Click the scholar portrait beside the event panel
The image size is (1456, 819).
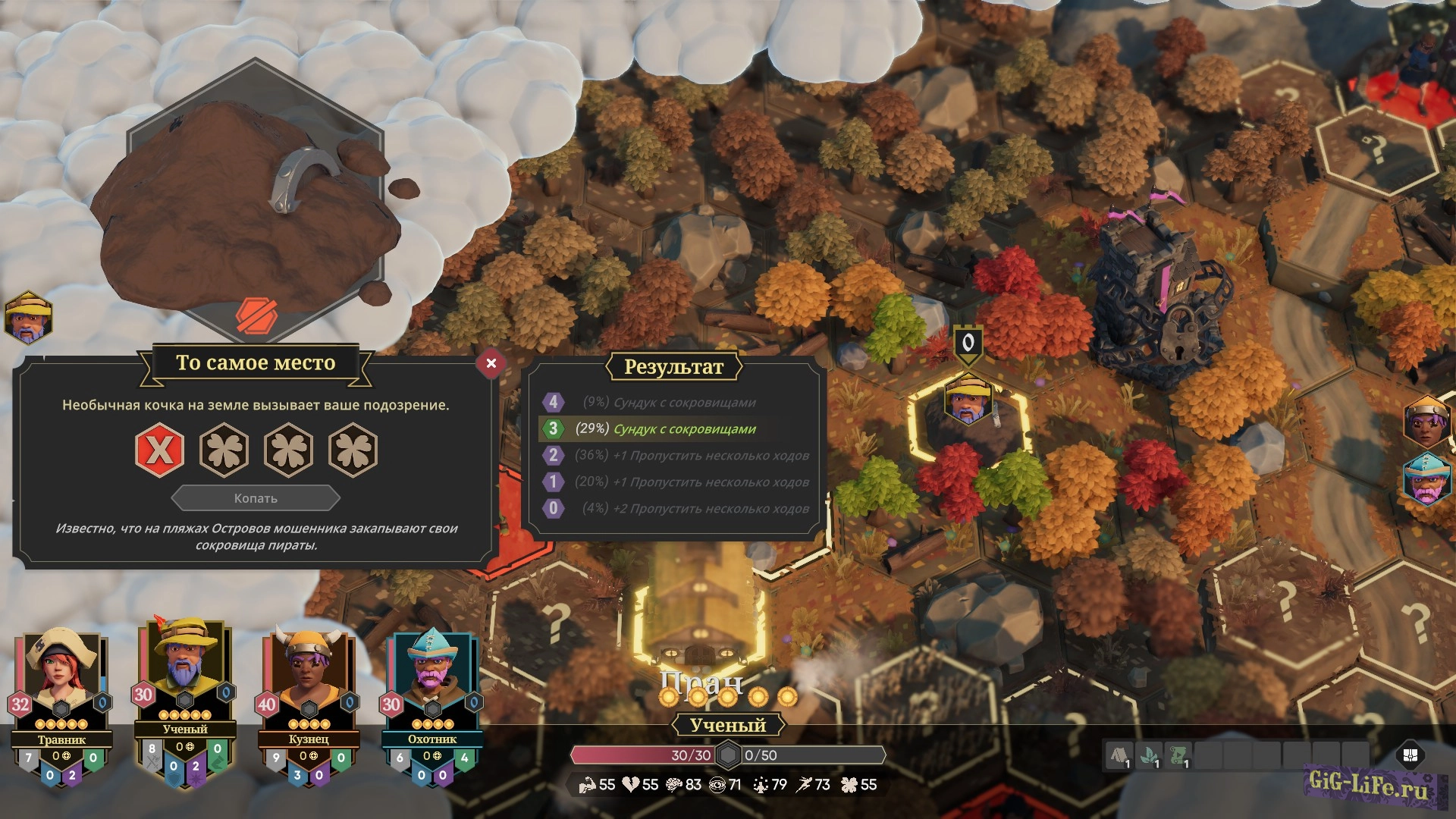click(28, 318)
